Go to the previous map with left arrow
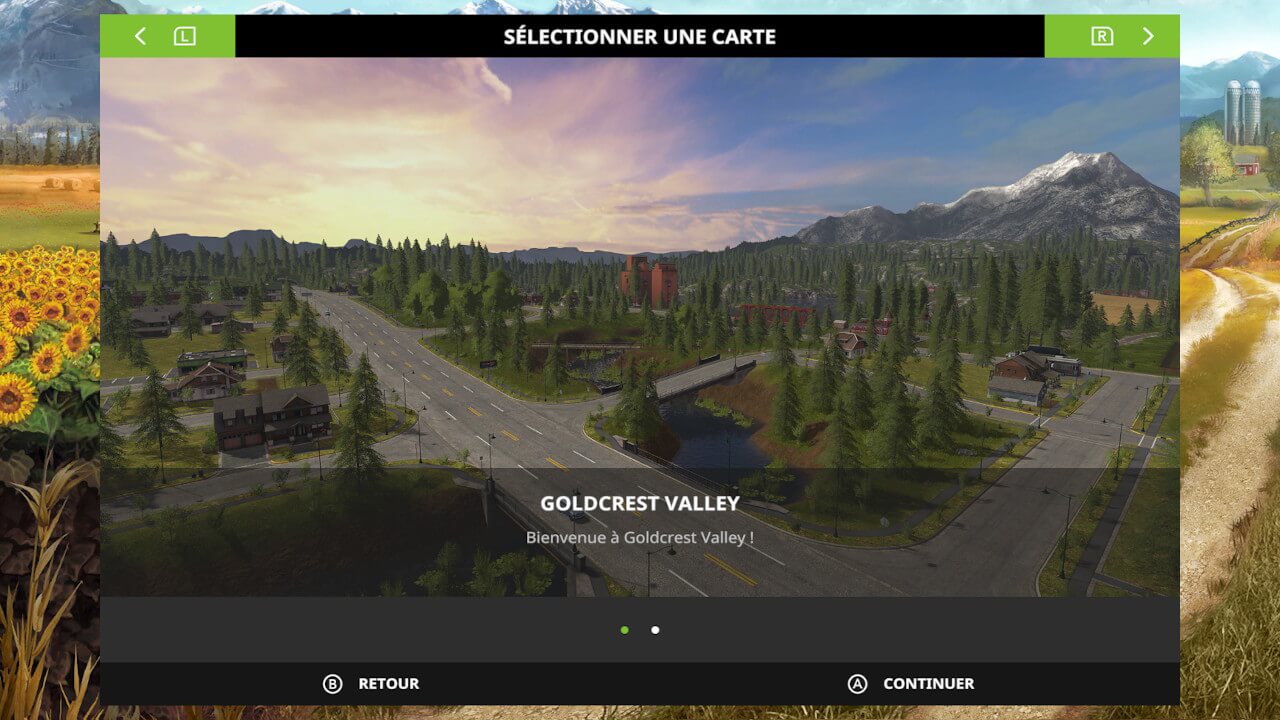1280x720 pixels. coord(141,37)
